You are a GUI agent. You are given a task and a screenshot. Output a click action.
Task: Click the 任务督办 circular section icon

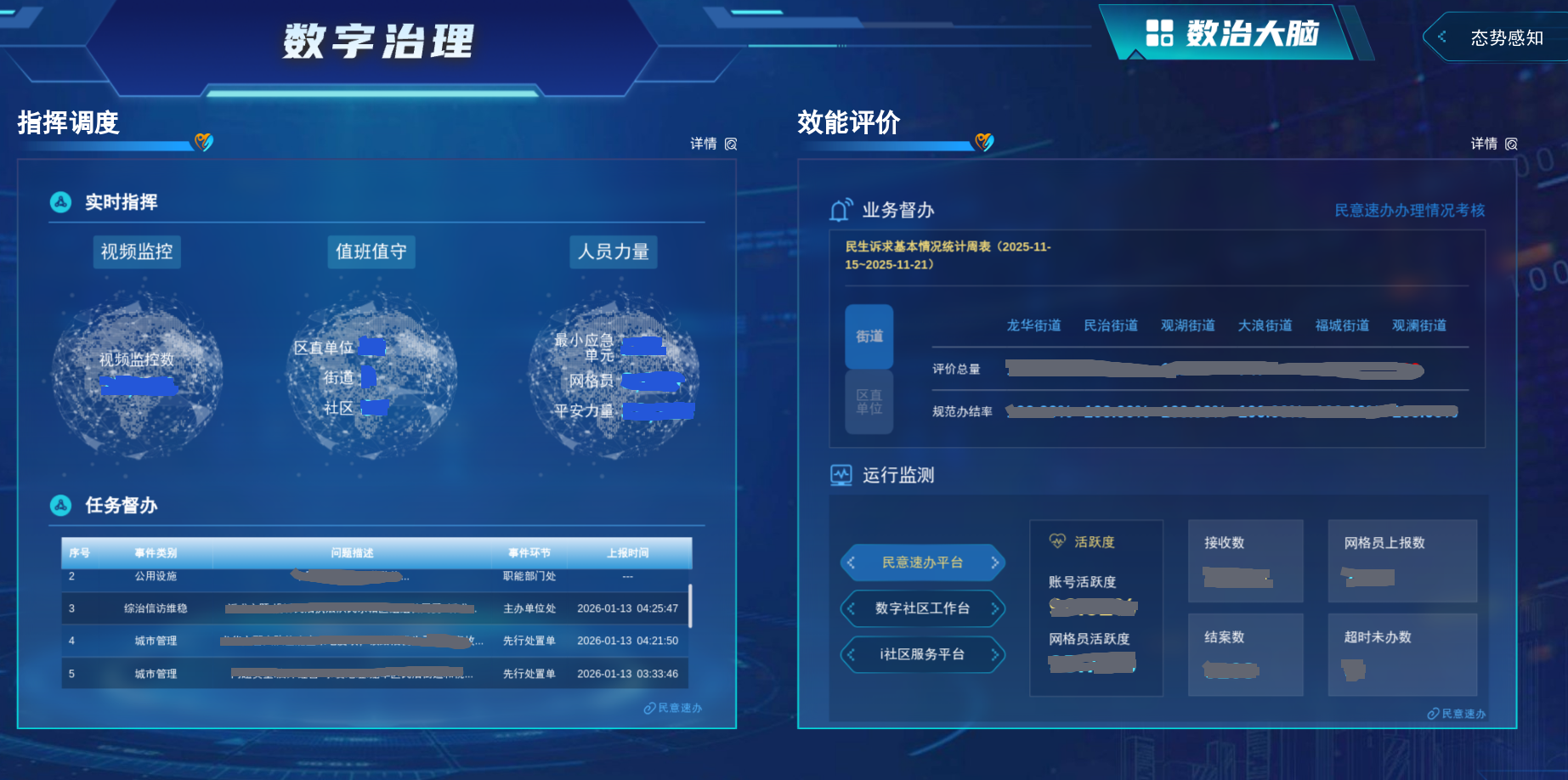tap(60, 504)
